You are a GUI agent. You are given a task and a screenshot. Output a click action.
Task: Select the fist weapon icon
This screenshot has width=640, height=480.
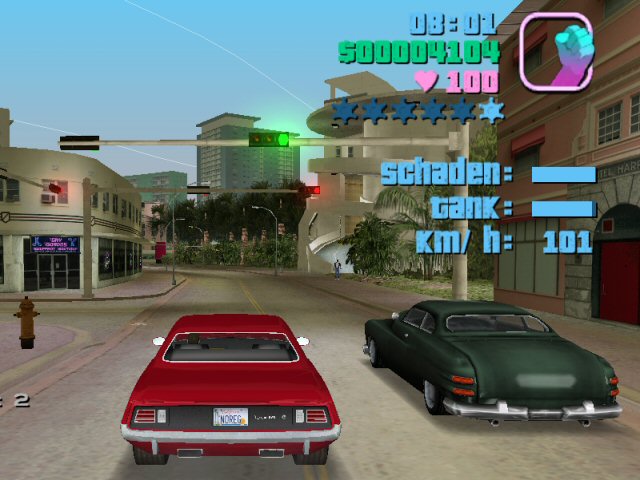tap(556, 50)
